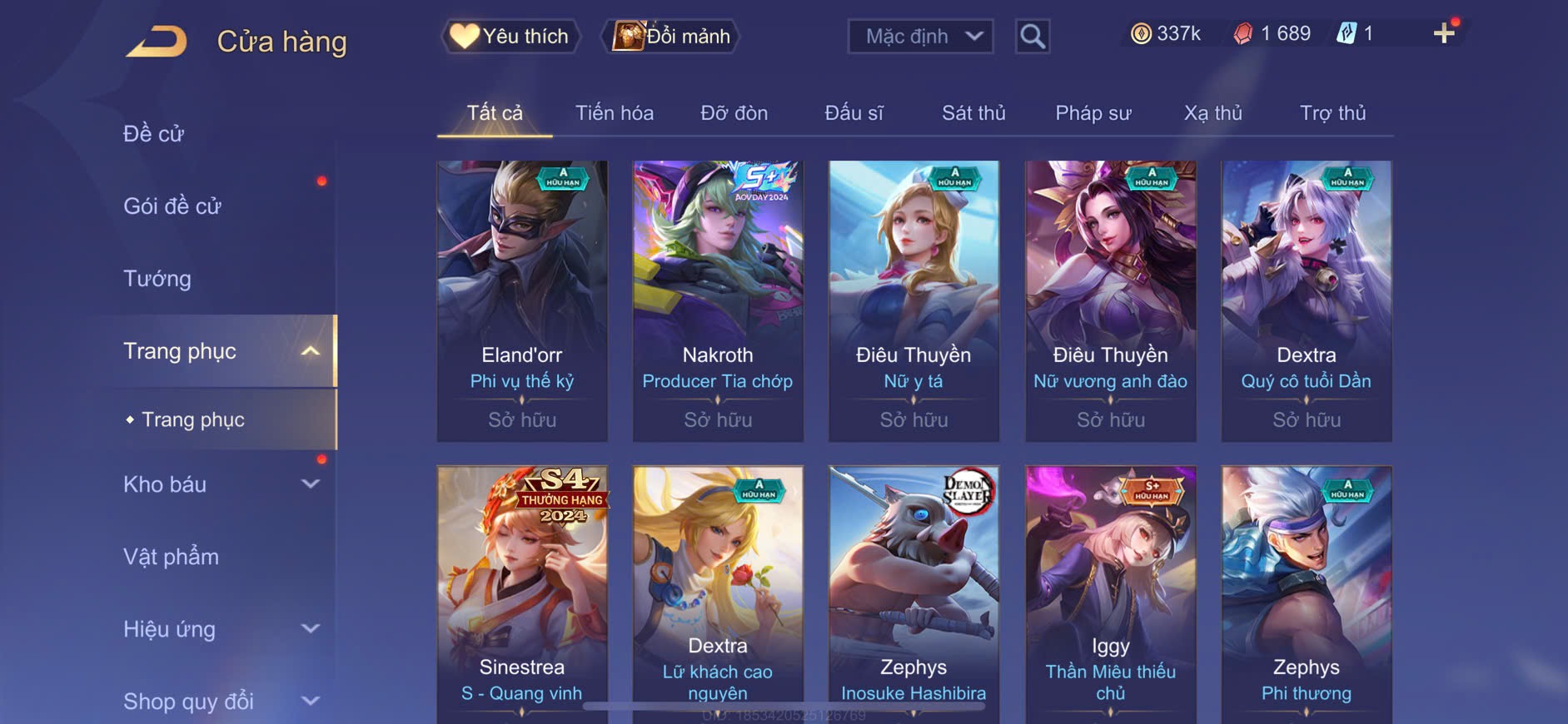
Task: Select Eland'orr Phi vụ thế kỷ skin card
Action: click(x=522, y=300)
